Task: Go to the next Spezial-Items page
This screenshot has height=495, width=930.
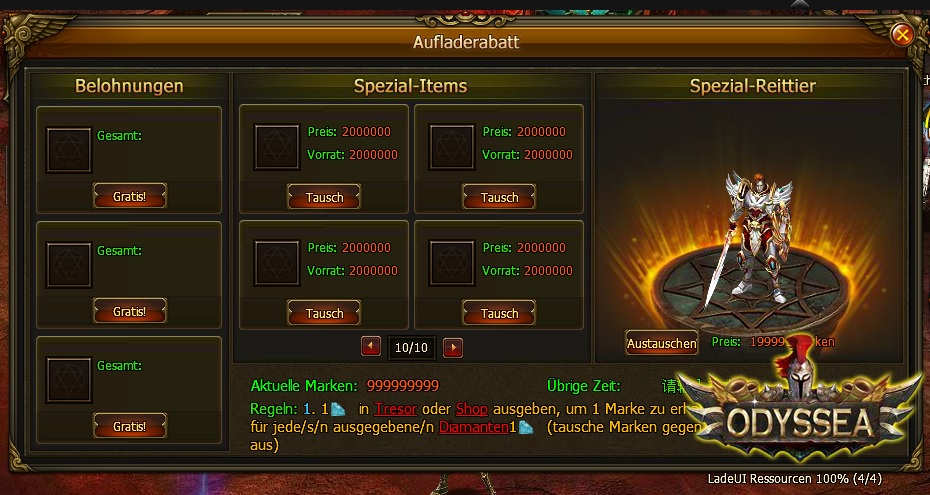Action: pos(453,347)
